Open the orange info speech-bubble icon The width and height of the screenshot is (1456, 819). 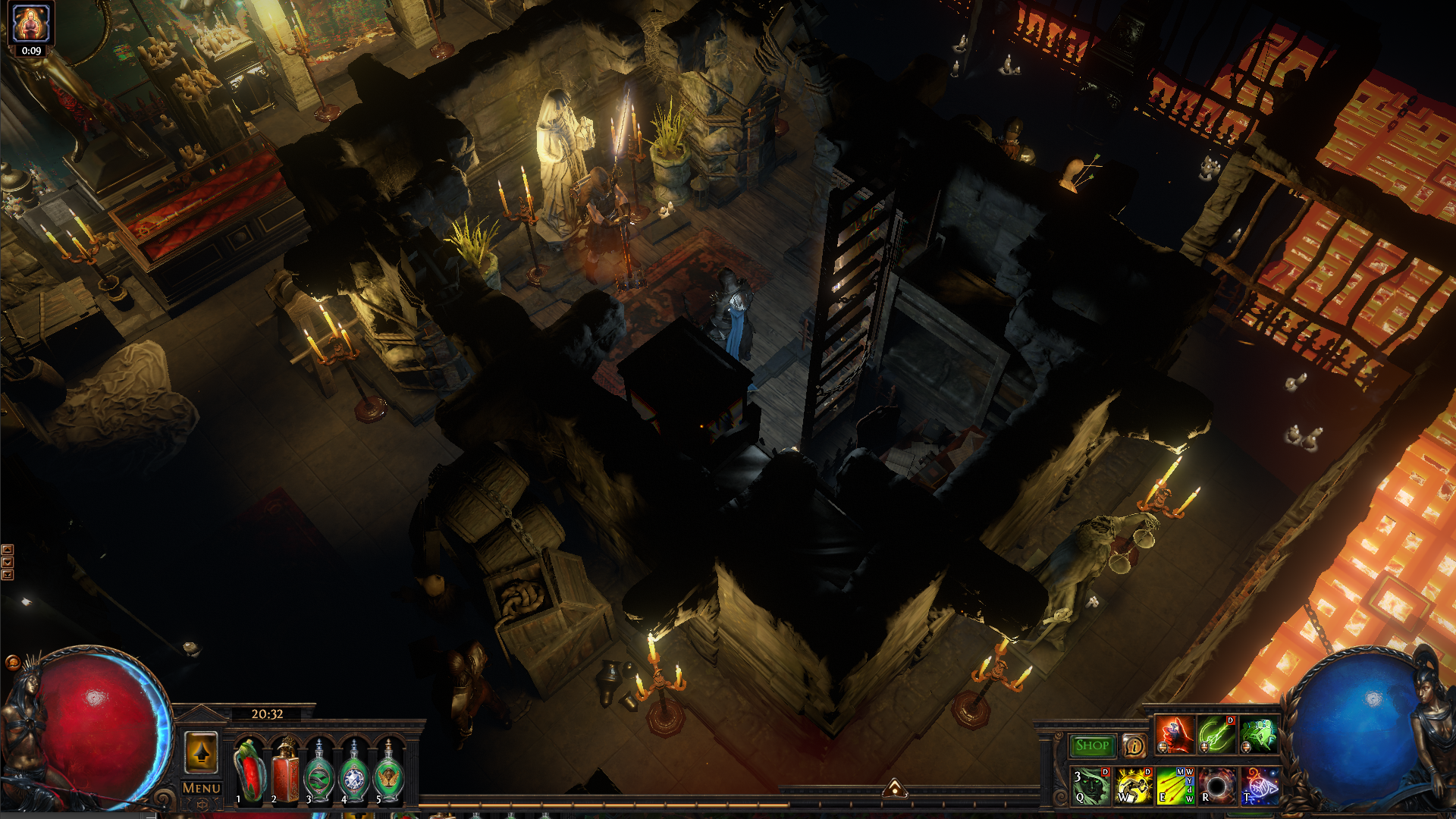pyautogui.click(x=1134, y=746)
